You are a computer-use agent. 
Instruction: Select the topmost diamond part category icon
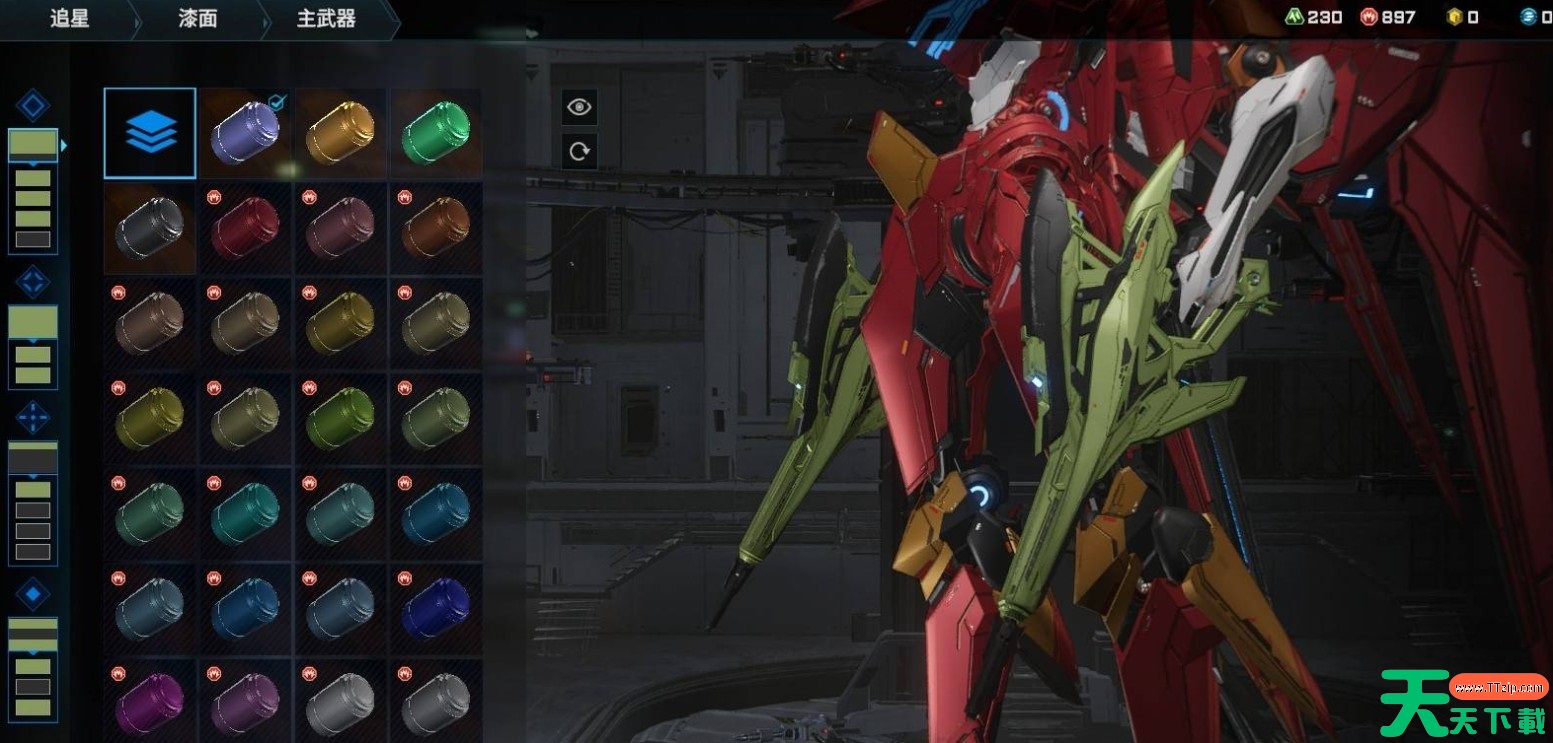pos(33,106)
